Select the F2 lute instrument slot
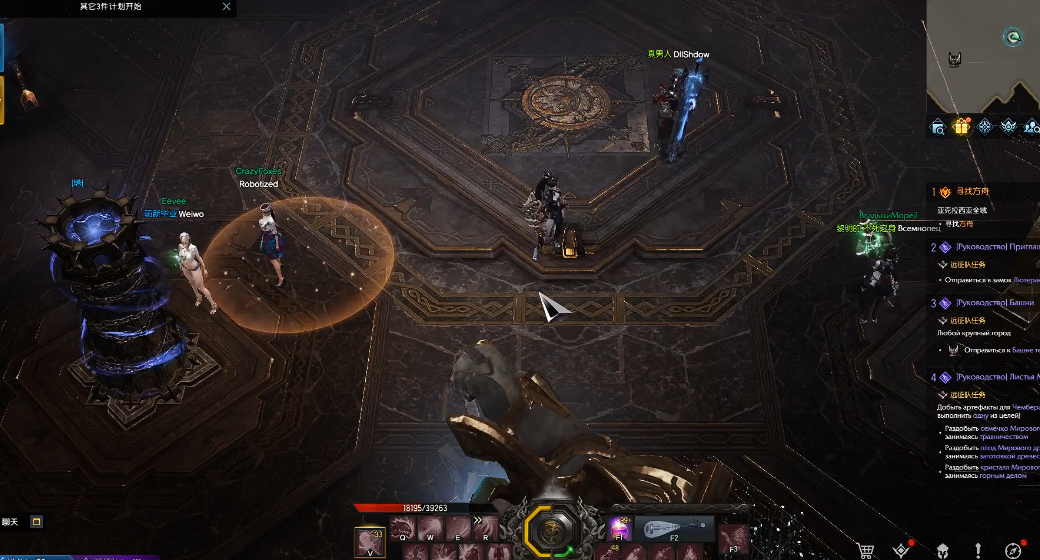This screenshot has height=560, width=1040. [x=673, y=528]
